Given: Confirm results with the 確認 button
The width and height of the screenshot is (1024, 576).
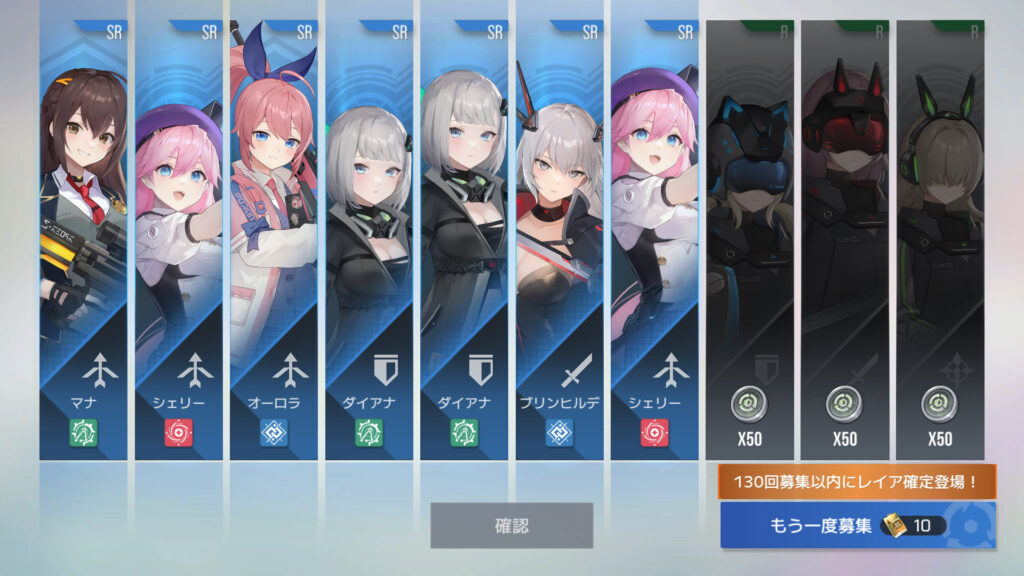Looking at the screenshot, I should point(511,525).
